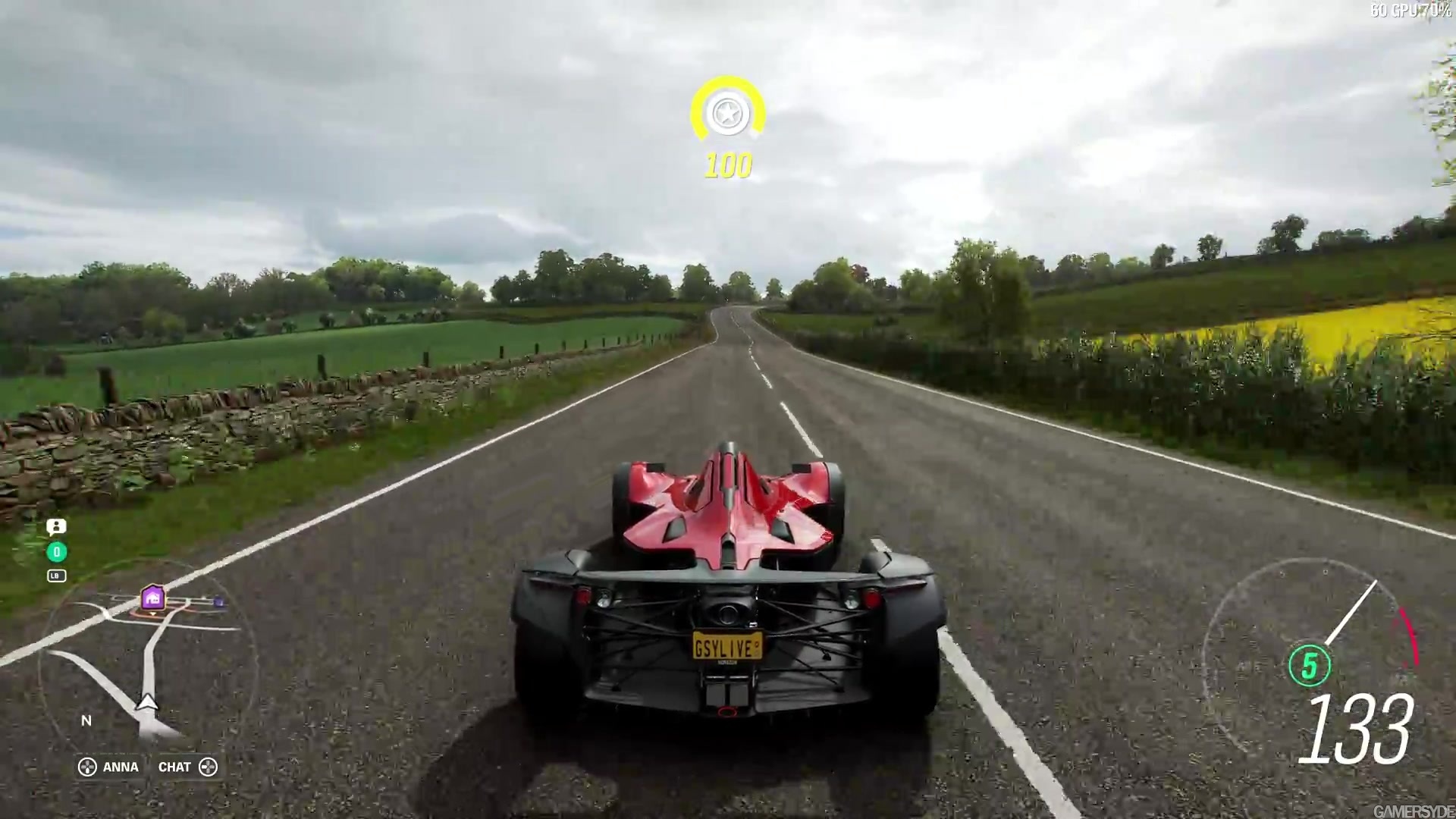Viewport: 1456px width, 819px height.
Task: Click the yellow skill meter progress ring
Action: tap(727, 87)
